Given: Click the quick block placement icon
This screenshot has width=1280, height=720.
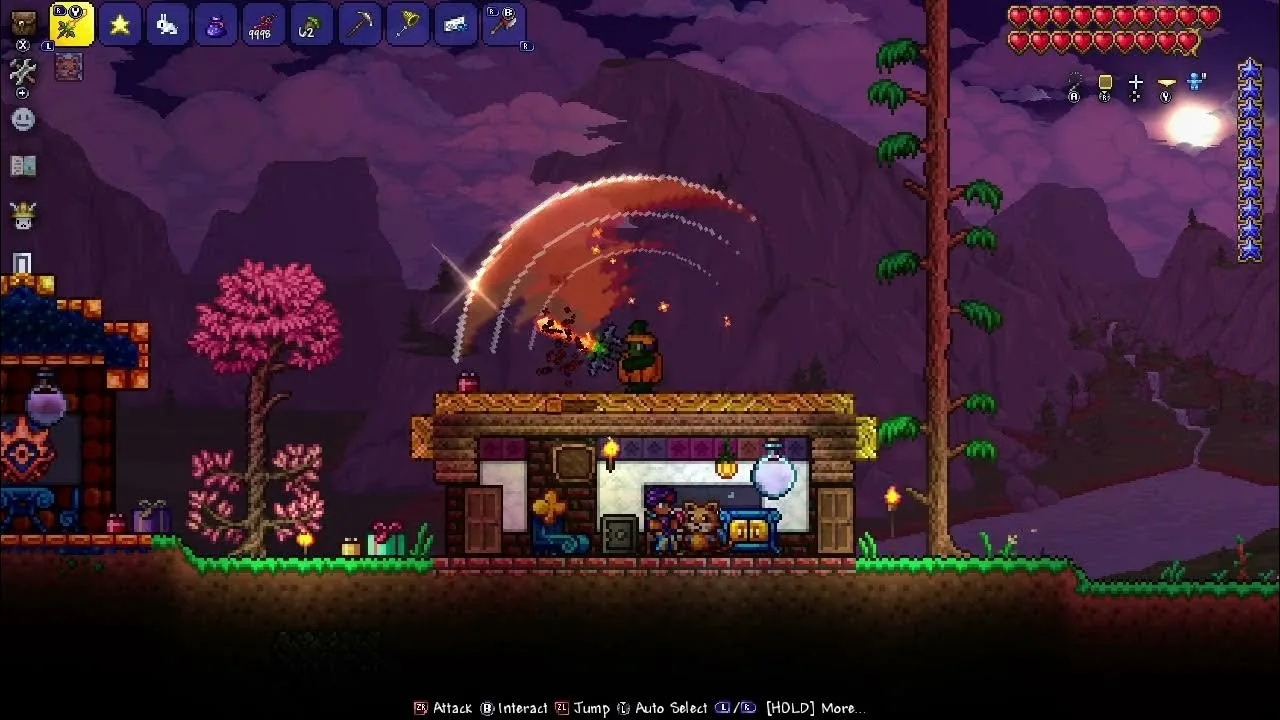Looking at the screenshot, I should 1105,80.
